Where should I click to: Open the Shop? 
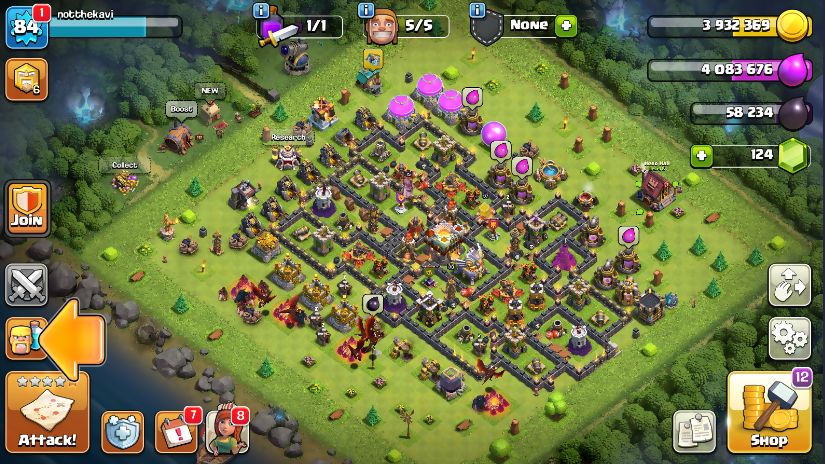pos(768,412)
